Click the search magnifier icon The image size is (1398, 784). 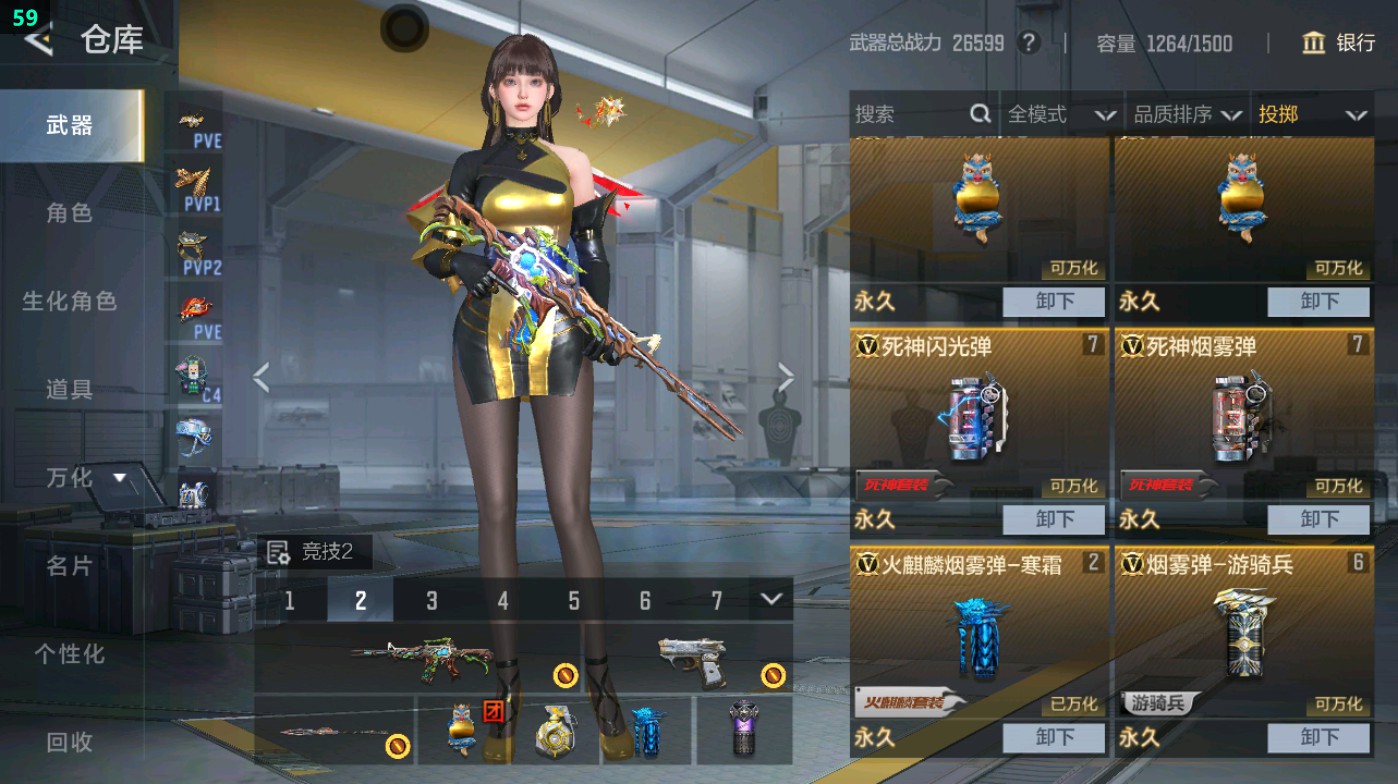(x=978, y=115)
